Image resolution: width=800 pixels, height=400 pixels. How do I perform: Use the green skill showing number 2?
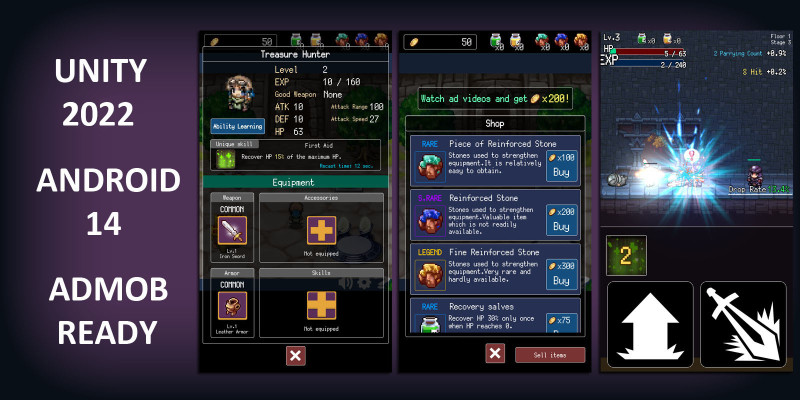coord(626,255)
